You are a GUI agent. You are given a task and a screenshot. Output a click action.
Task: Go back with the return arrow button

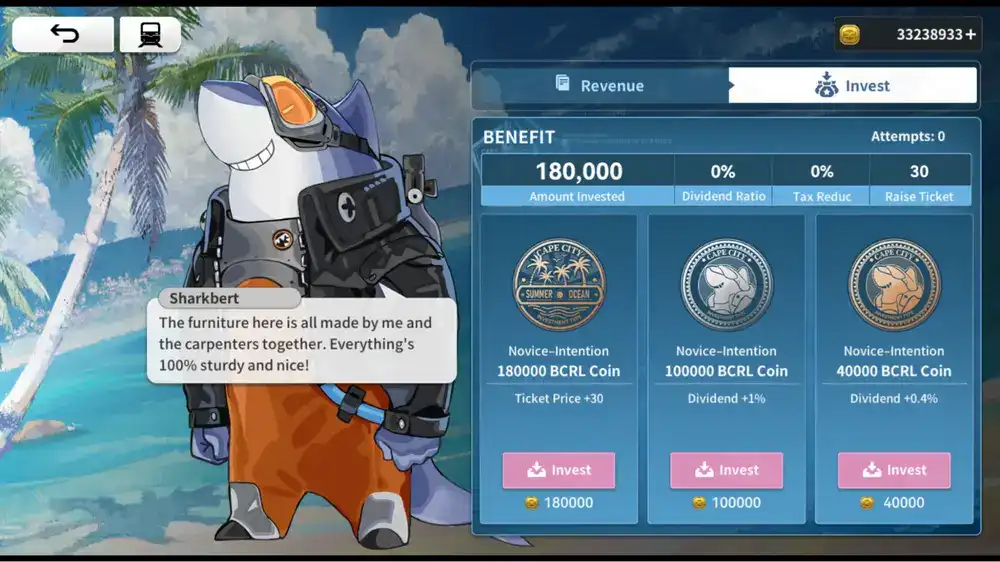coord(63,34)
